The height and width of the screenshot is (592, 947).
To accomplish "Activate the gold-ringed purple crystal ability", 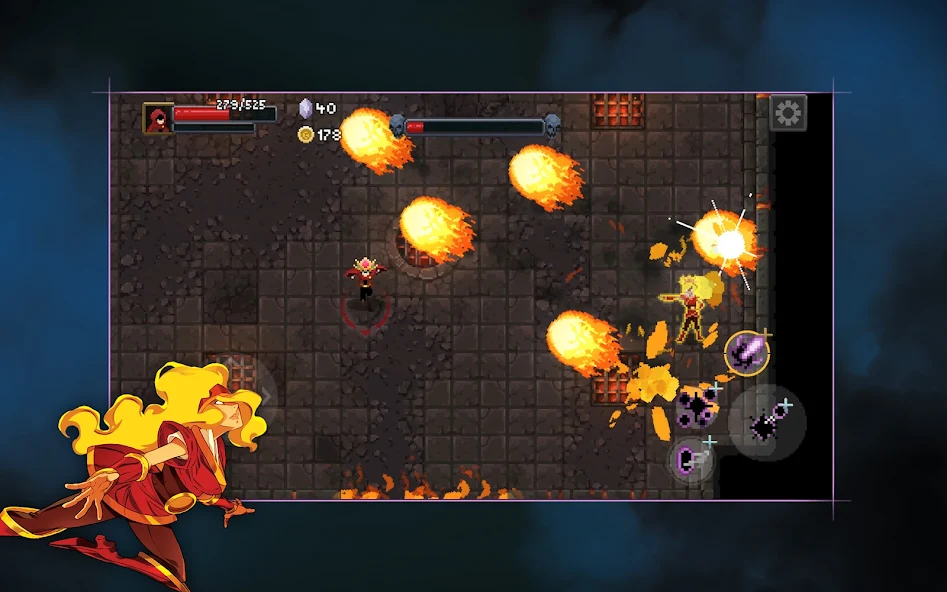I will point(748,352).
